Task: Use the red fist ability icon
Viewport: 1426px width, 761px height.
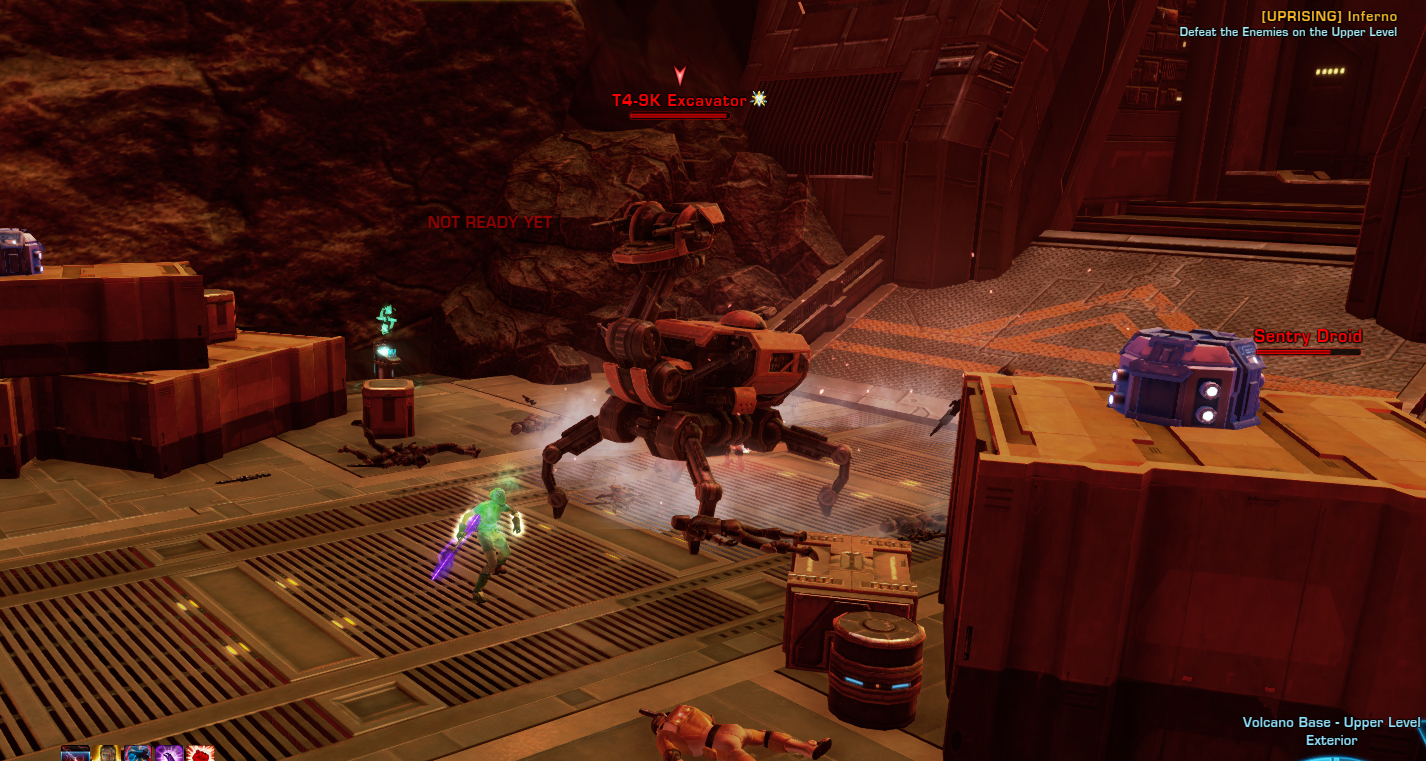Action: [x=198, y=752]
